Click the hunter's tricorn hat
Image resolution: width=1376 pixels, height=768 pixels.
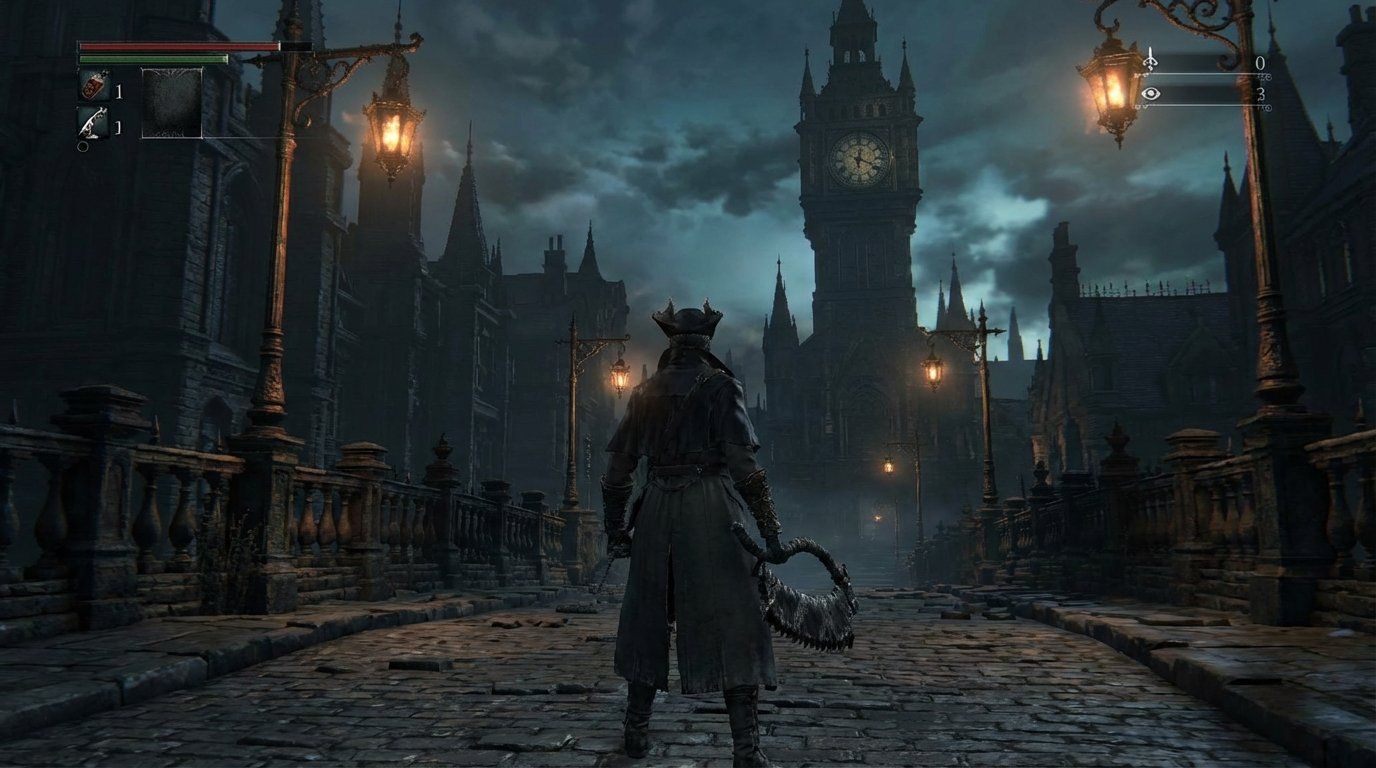[x=688, y=320]
